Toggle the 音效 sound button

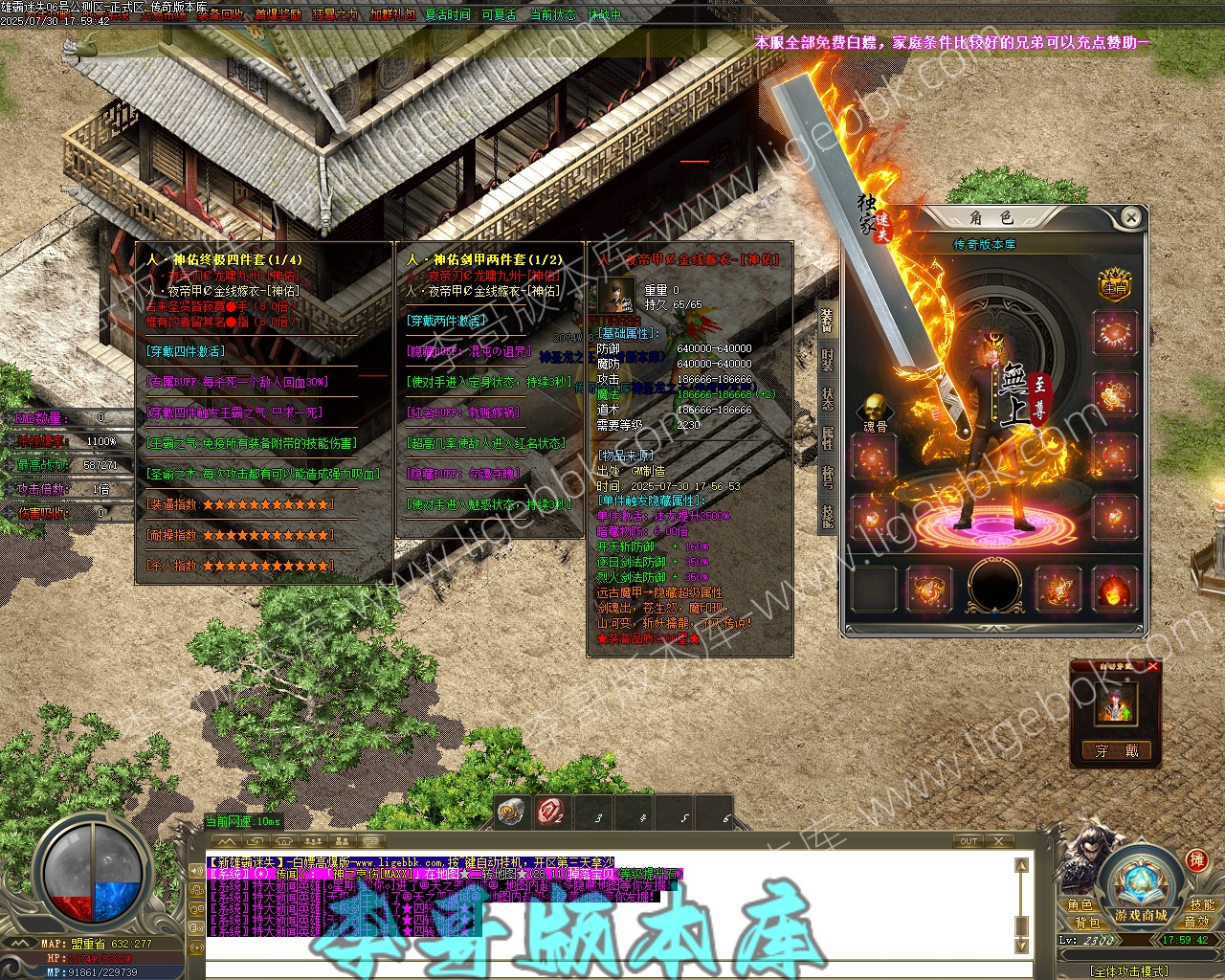point(1197,923)
